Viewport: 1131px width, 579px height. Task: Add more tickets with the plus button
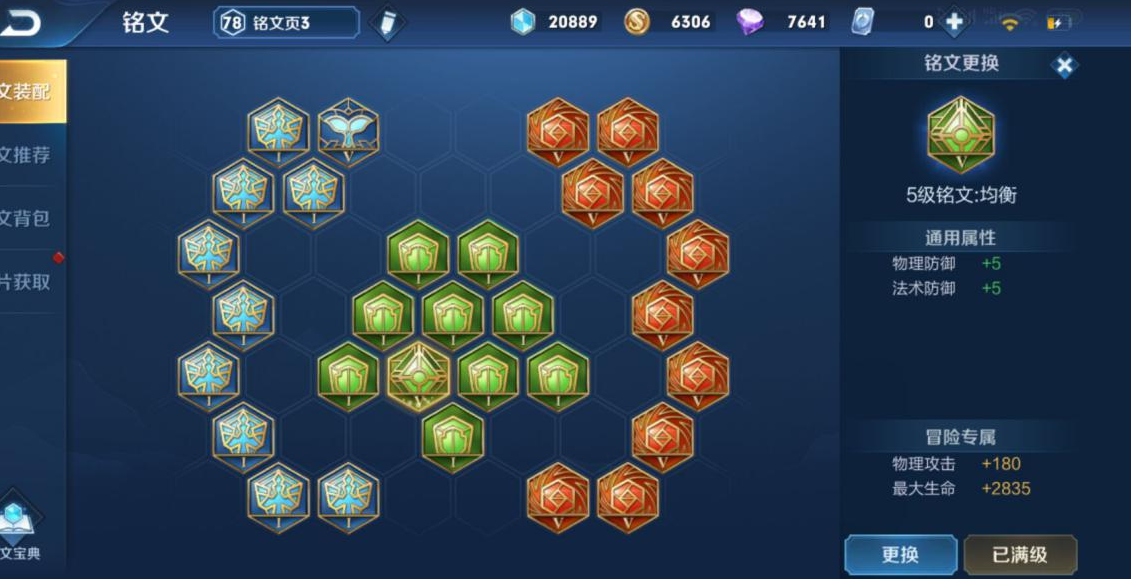pyautogui.click(x=954, y=22)
